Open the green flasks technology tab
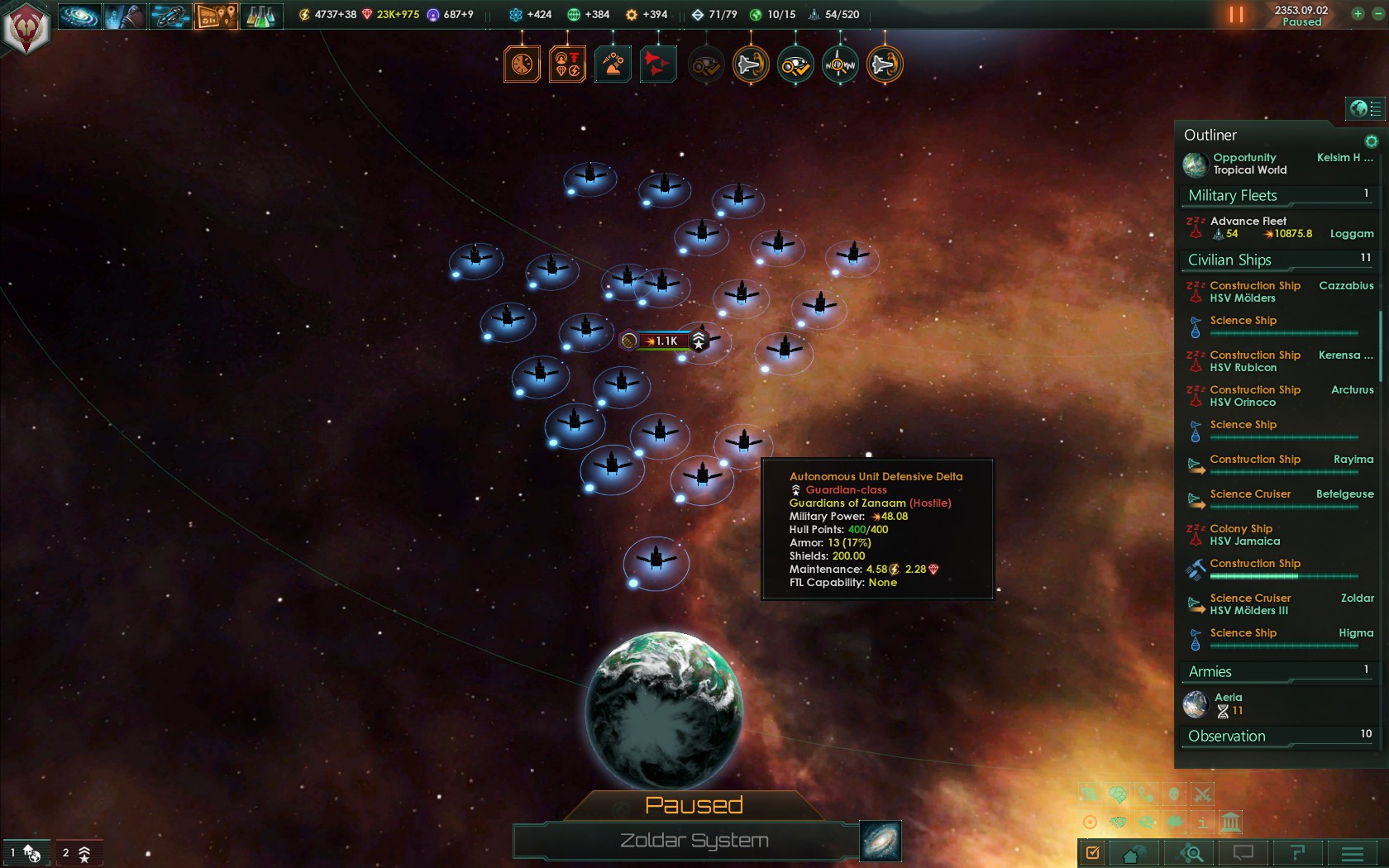This screenshot has width=1389, height=868. click(x=260, y=15)
